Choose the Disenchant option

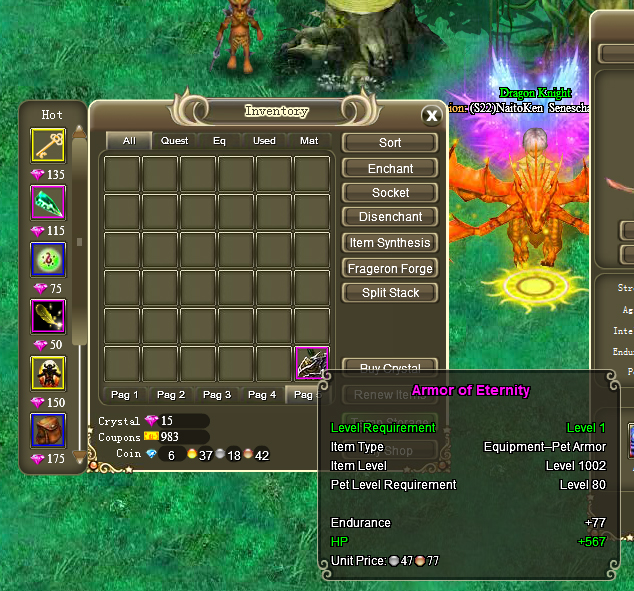coord(390,217)
